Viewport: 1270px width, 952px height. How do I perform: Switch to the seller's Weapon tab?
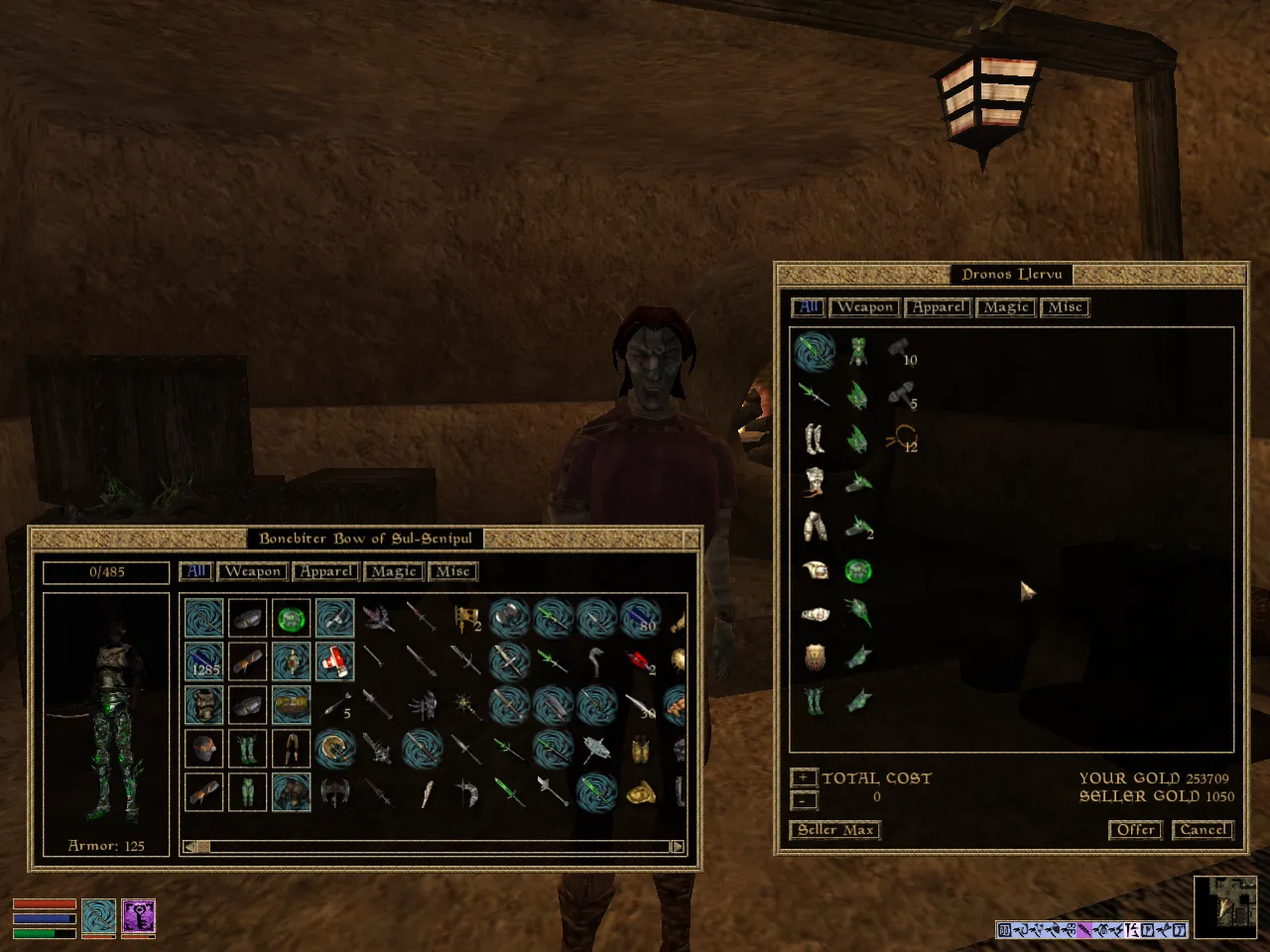[x=865, y=307]
